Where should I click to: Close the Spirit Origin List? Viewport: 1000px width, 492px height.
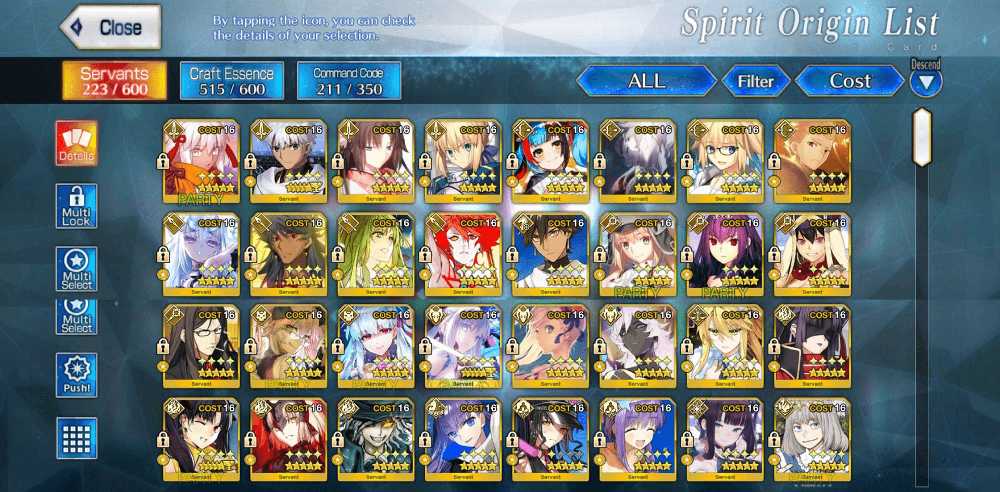click(111, 27)
